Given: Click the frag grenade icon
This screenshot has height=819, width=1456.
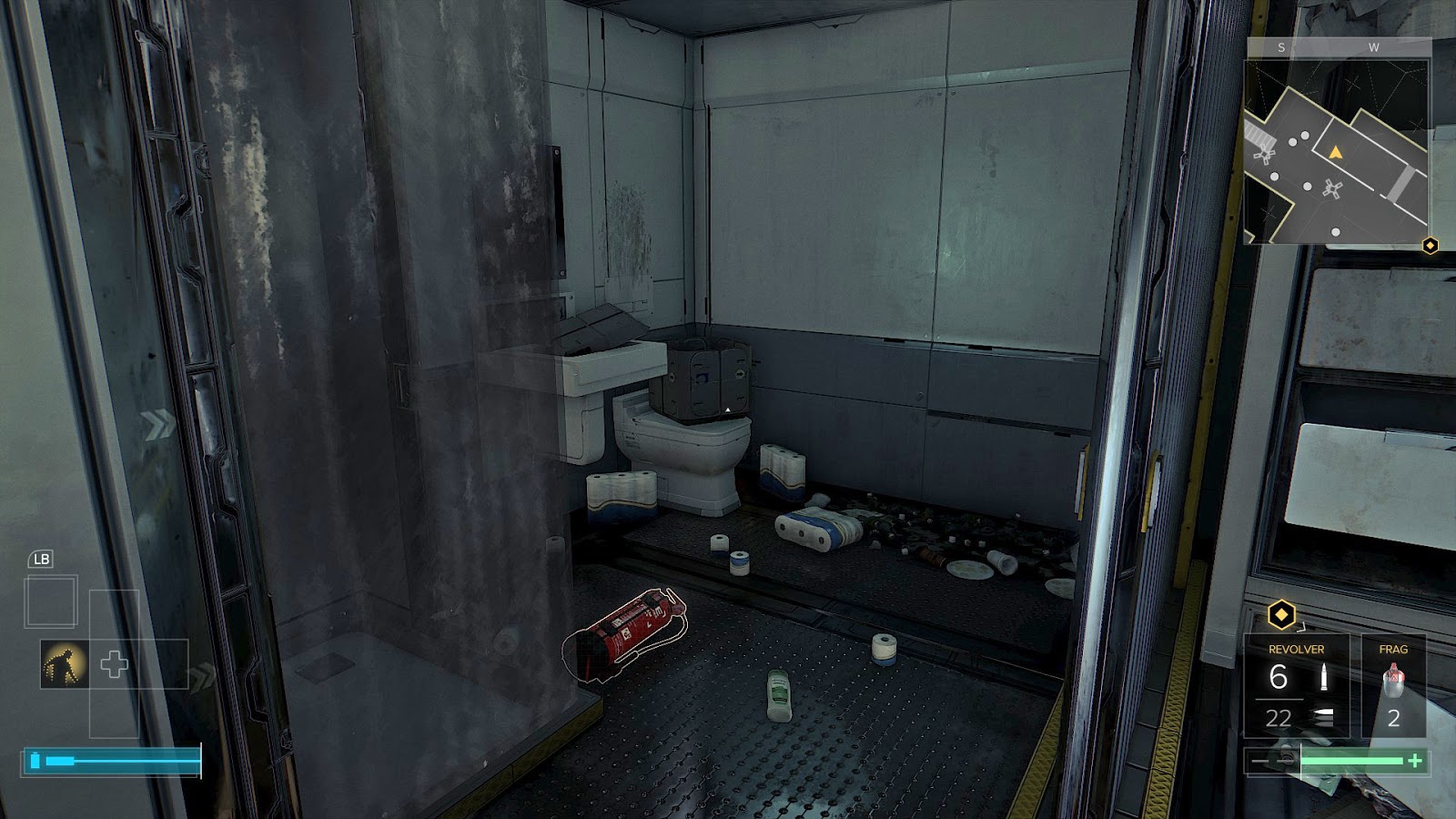Looking at the screenshot, I should (x=1392, y=680).
